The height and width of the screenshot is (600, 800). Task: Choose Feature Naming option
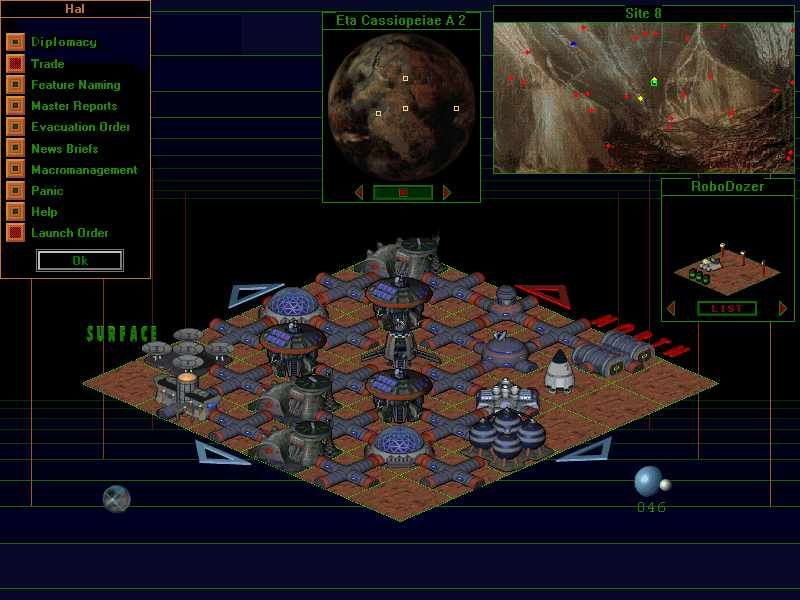(x=75, y=85)
